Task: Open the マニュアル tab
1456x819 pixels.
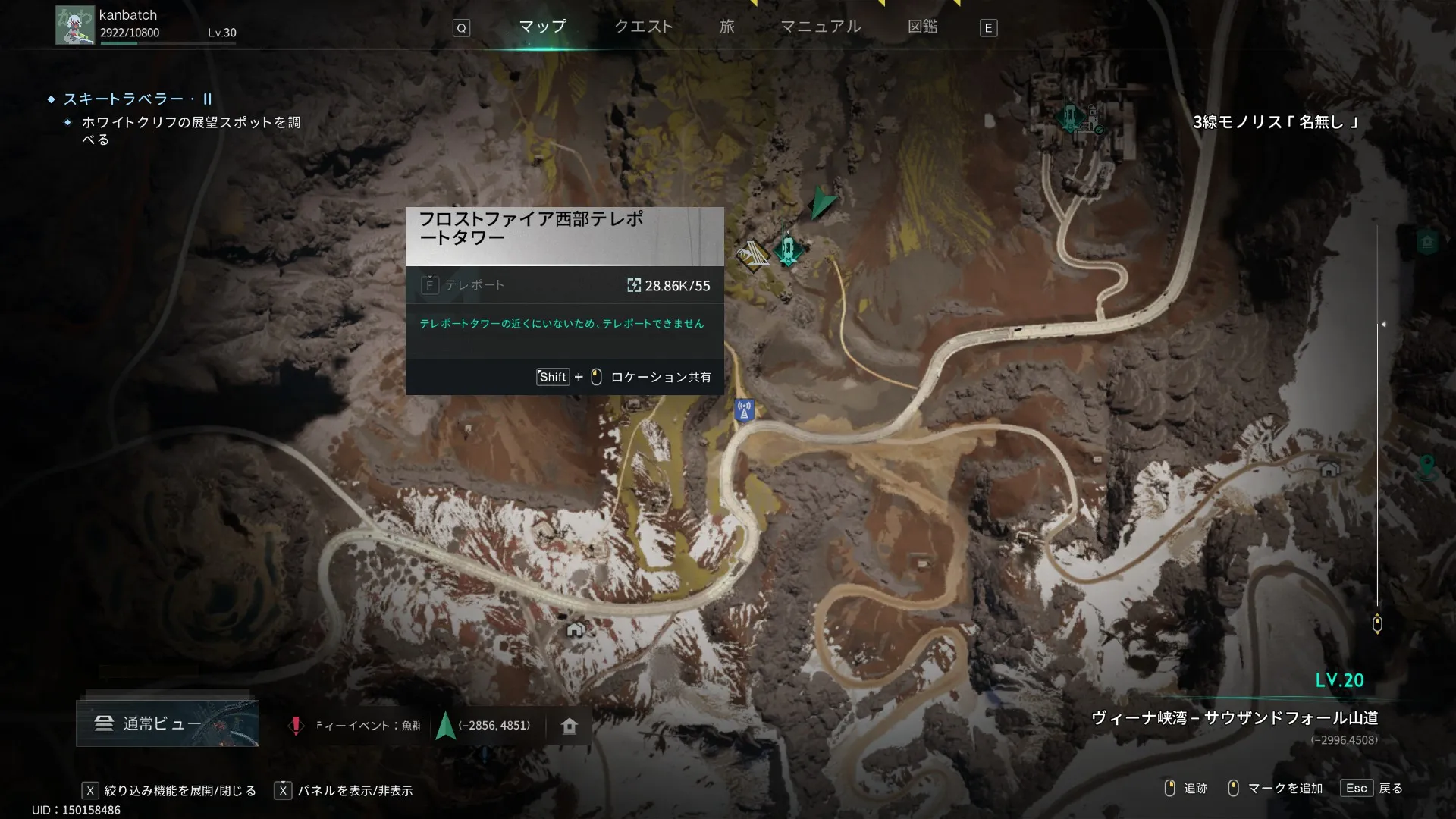Action: pos(821,27)
